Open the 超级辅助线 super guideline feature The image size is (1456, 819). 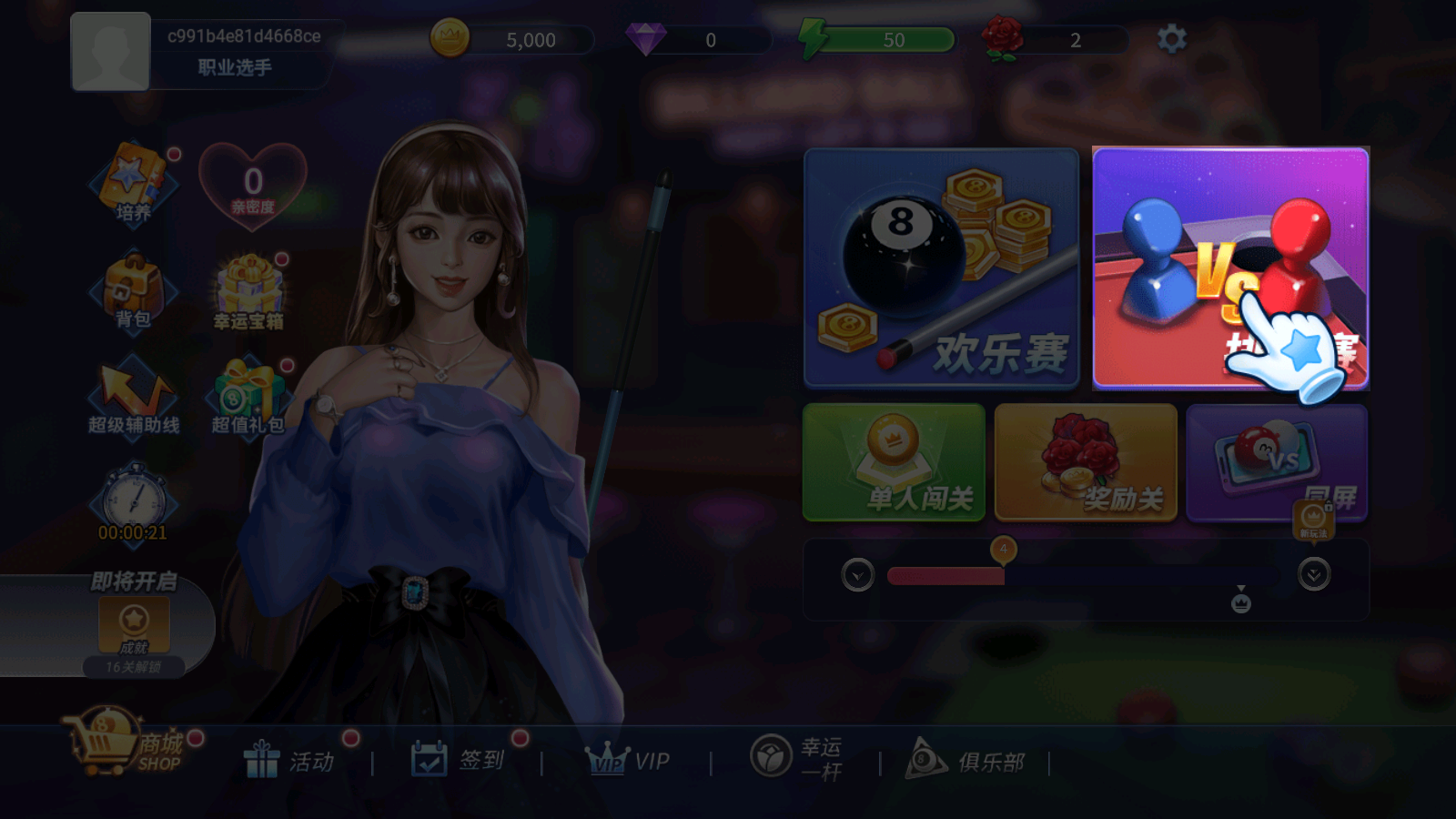pyautogui.click(x=133, y=400)
